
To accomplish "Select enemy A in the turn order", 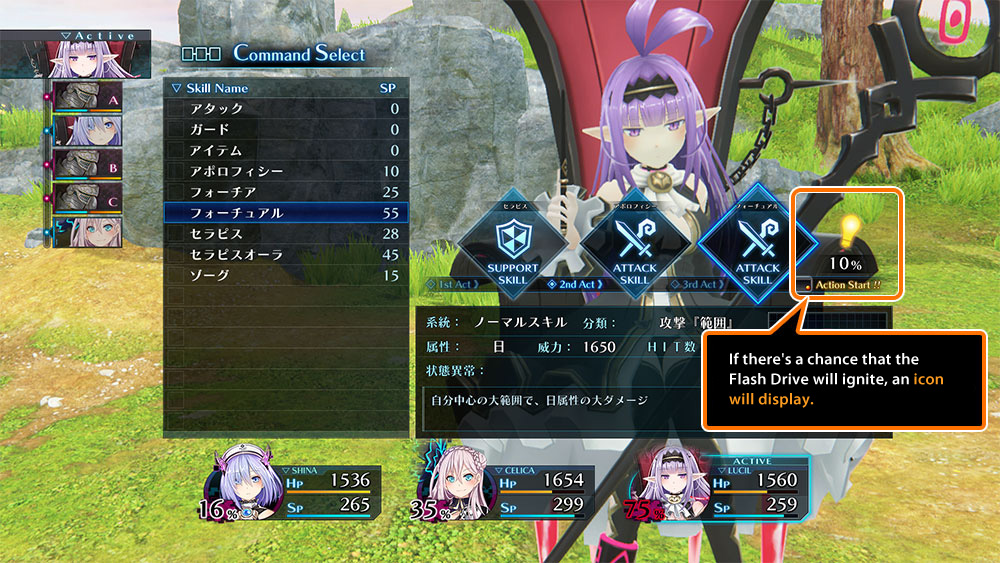I will (x=86, y=101).
